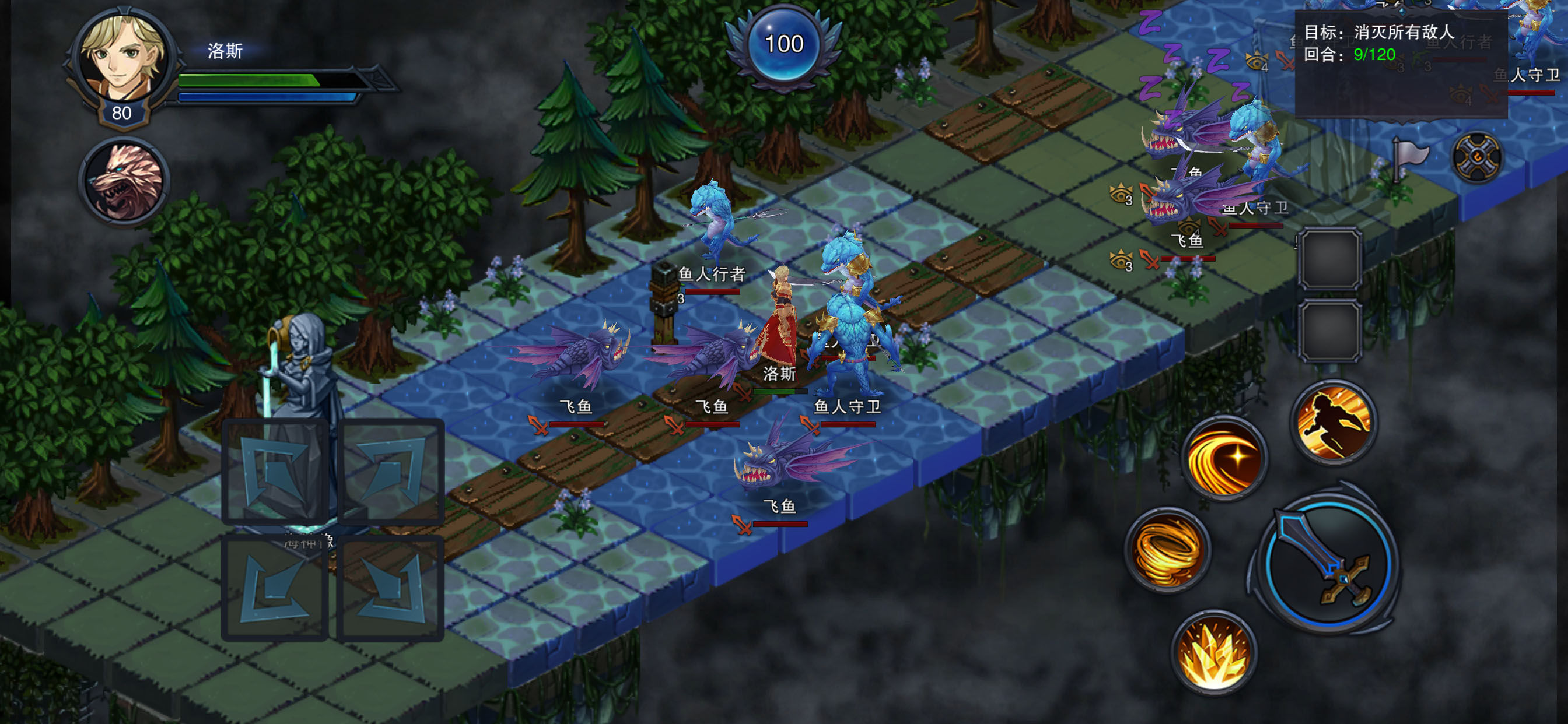Activate the golden whirlwind skill

click(1167, 550)
